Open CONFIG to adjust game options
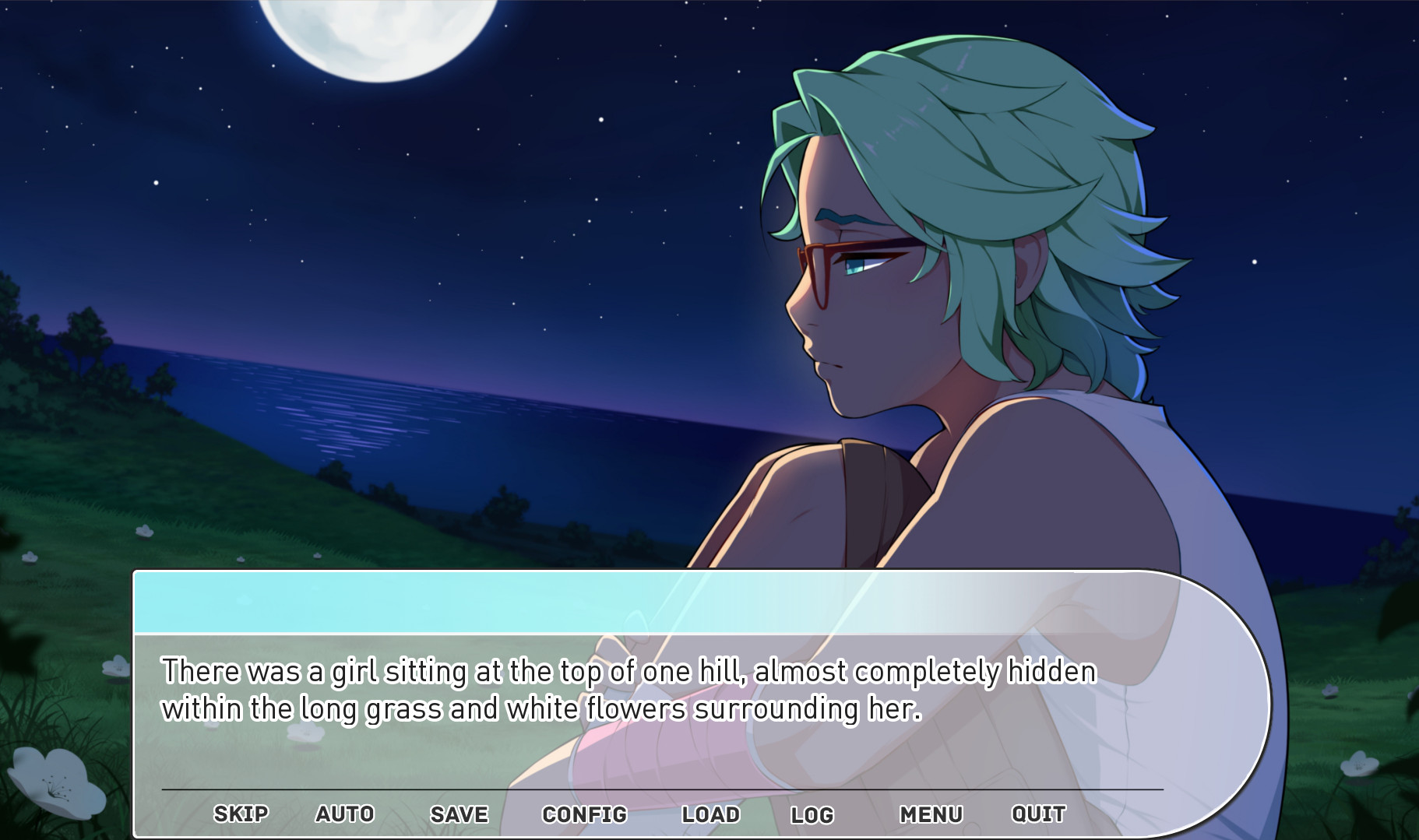 582,814
